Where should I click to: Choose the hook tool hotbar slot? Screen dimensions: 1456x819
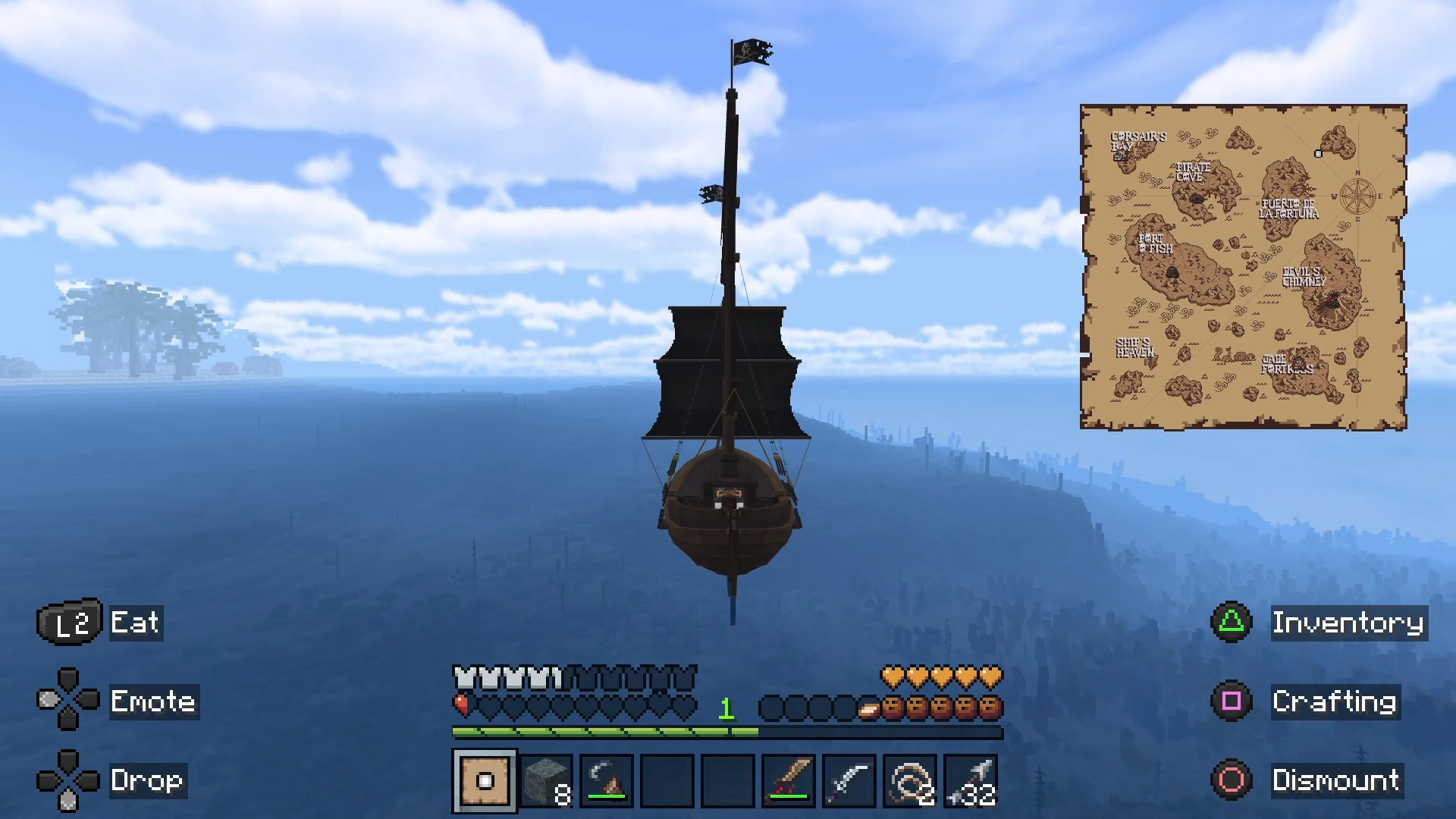click(607, 780)
